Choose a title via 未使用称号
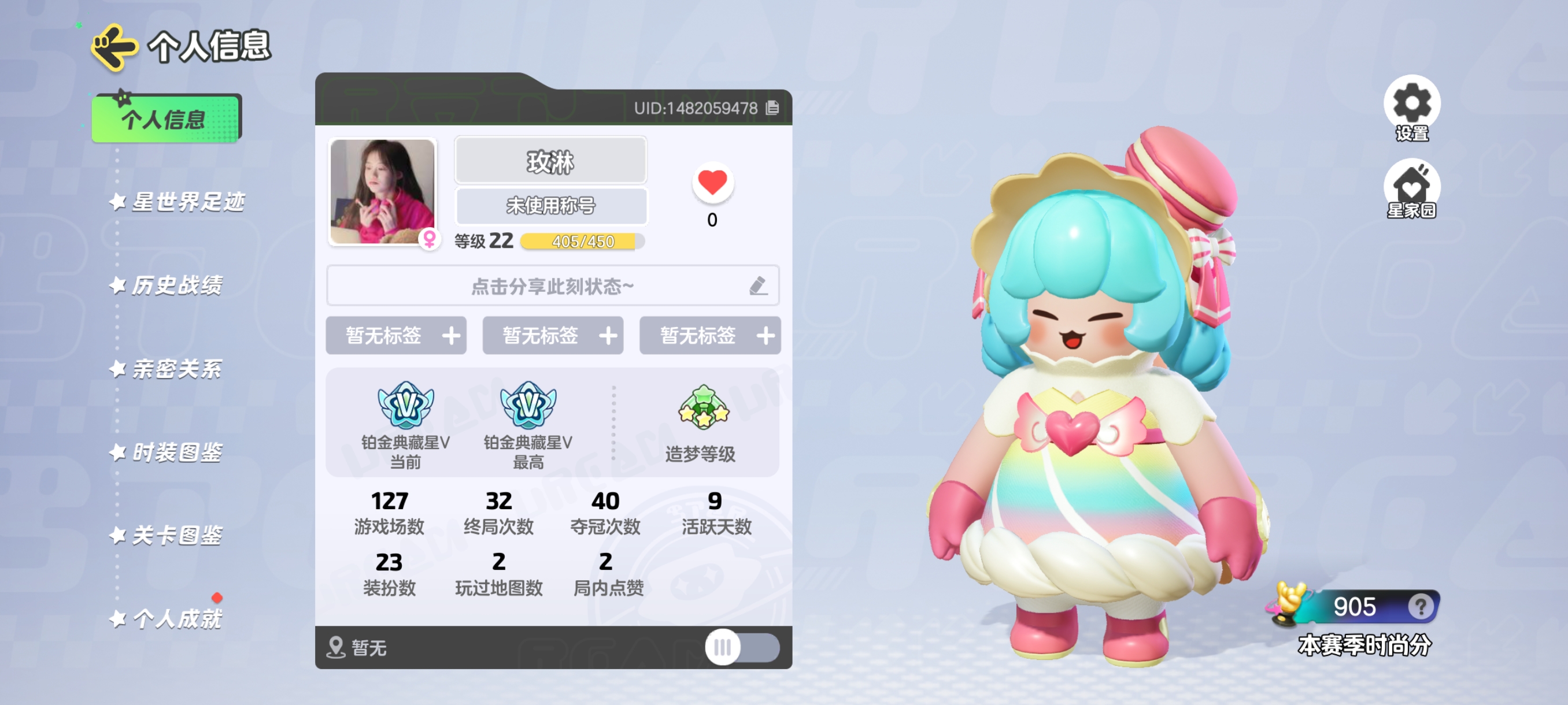 pyautogui.click(x=550, y=206)
